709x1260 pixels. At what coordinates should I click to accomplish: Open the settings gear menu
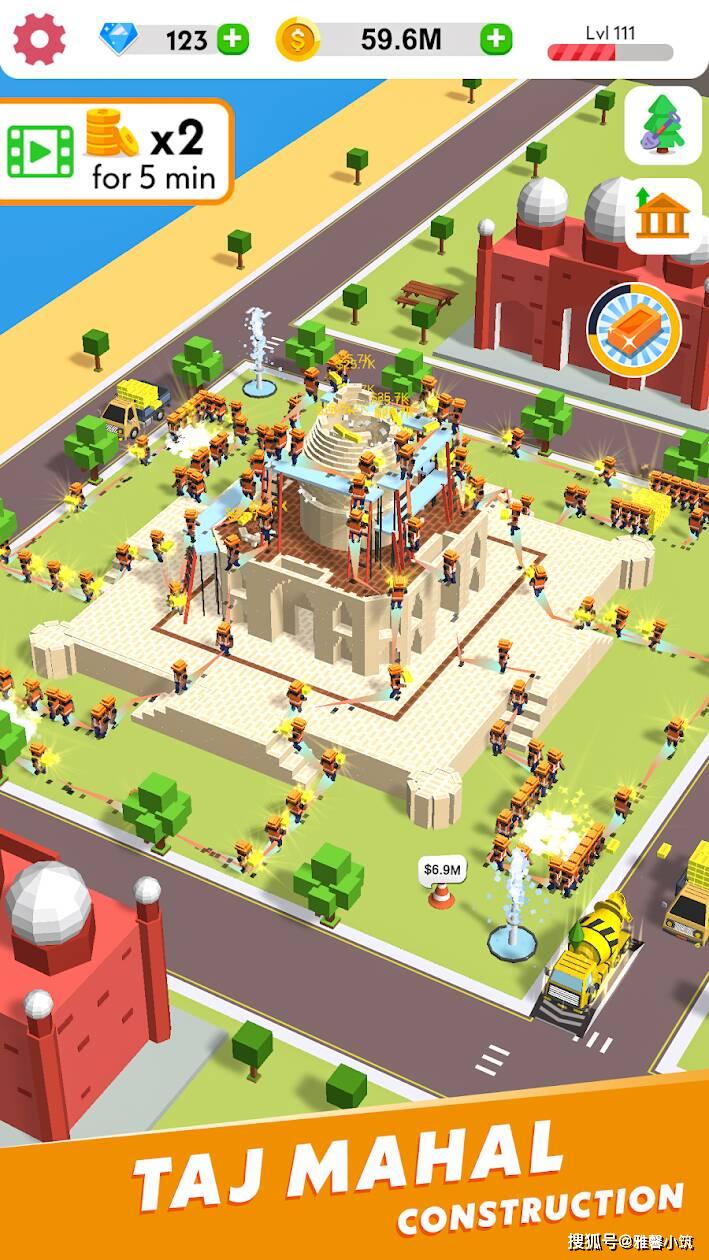click(x=39, y=39)
